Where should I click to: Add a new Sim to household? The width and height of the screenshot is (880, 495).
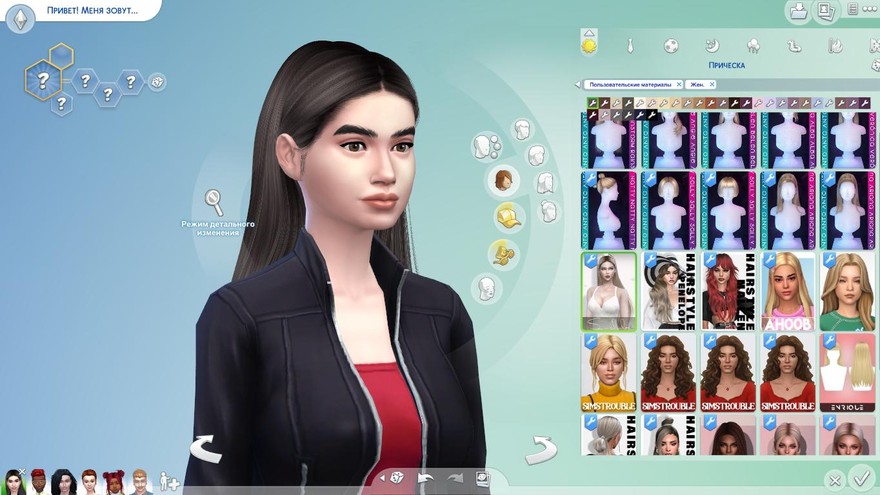[169, 481]
